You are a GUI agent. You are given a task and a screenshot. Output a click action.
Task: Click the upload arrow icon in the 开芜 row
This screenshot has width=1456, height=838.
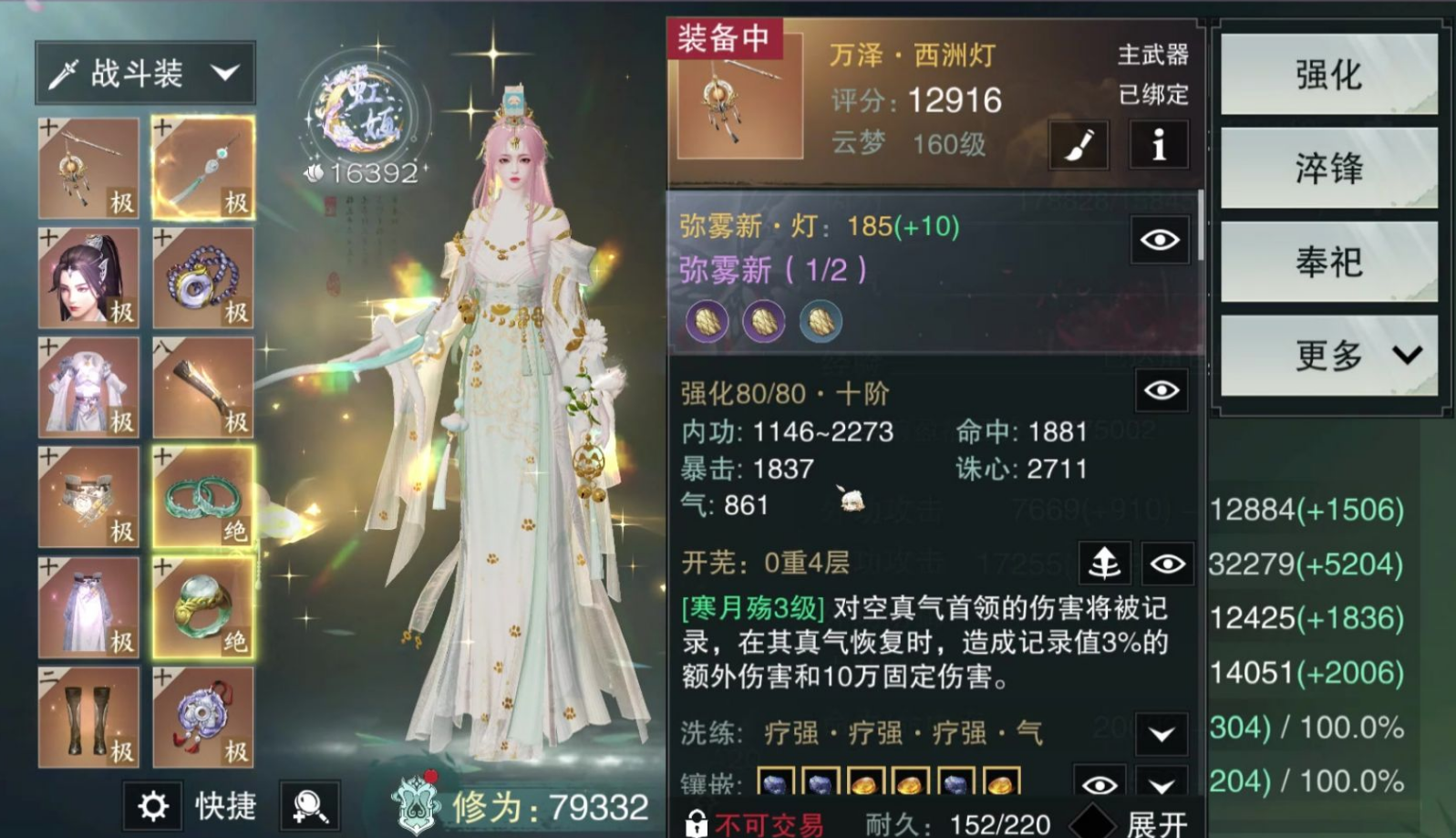coord(1104,564)
